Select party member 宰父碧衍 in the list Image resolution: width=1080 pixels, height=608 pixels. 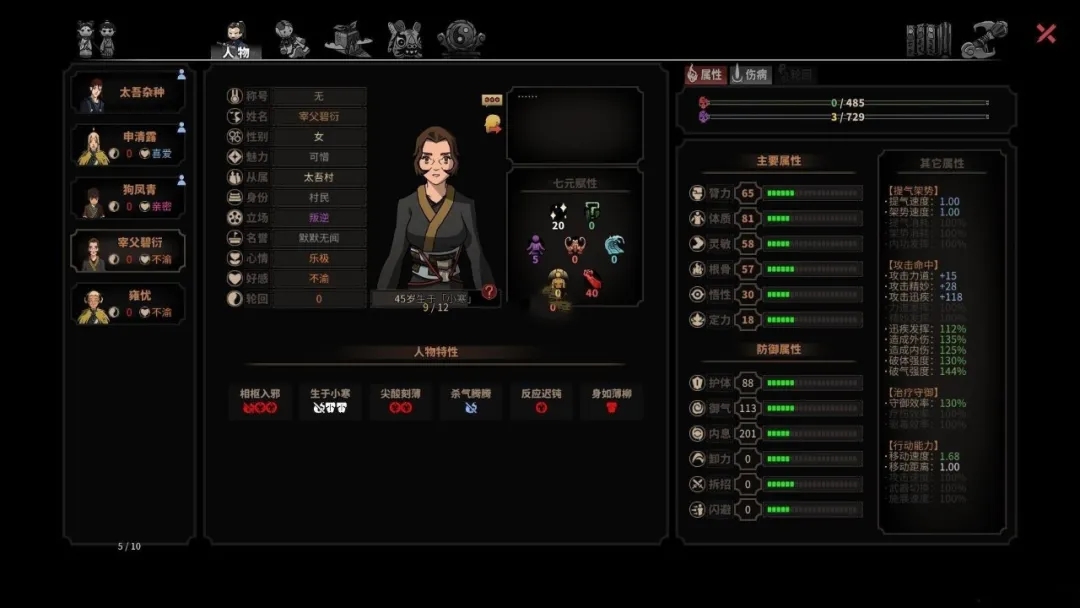click(x=128, y=250)
